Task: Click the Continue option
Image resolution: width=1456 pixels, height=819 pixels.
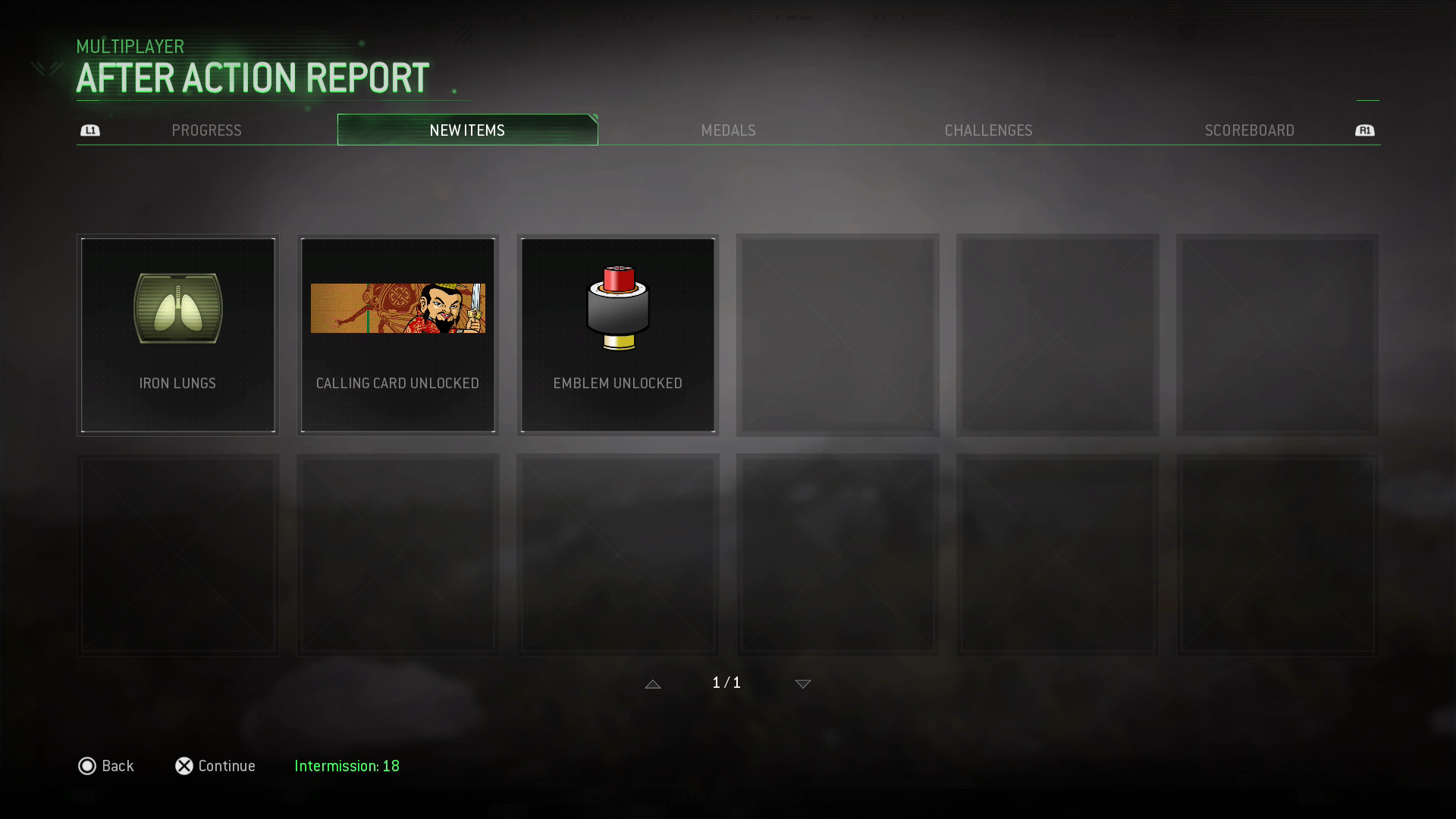Action: tap(215, 766)
